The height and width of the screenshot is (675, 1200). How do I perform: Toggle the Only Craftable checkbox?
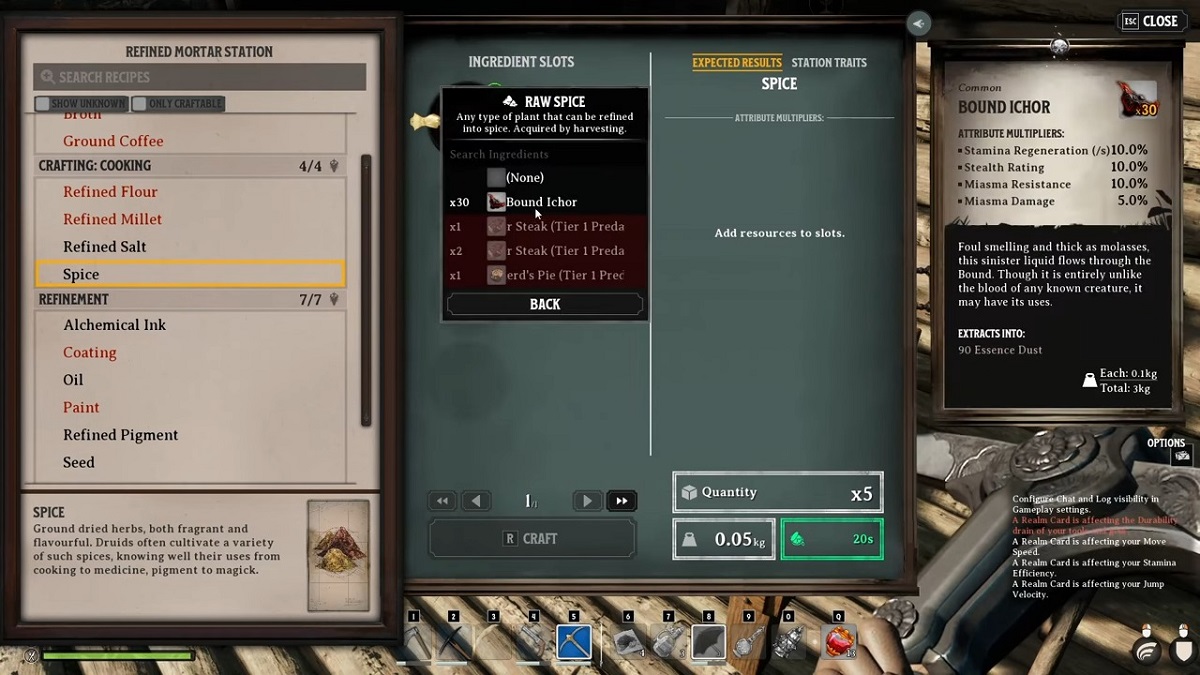pos(140,103)
